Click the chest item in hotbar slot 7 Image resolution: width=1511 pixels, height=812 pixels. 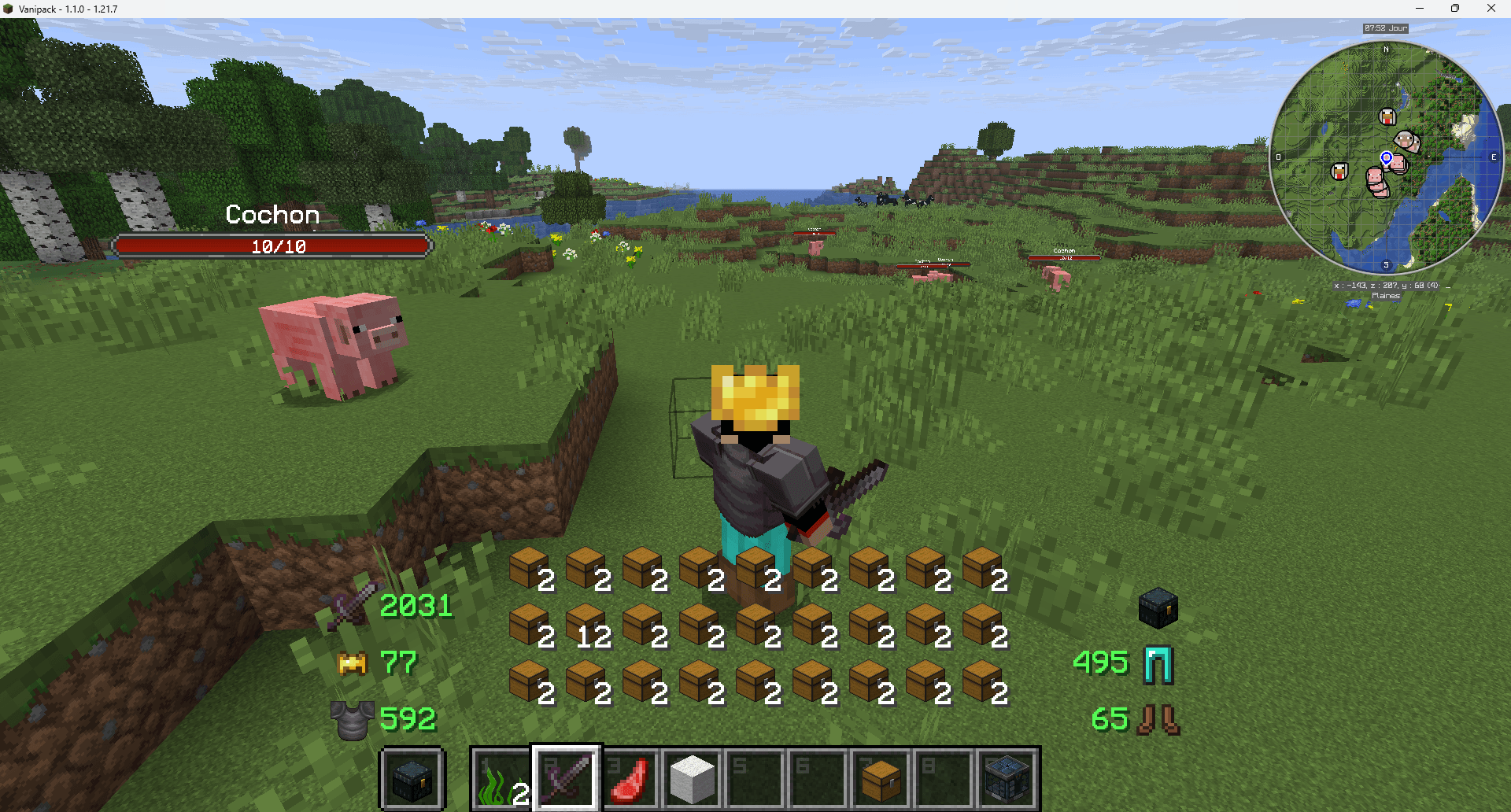(880, 779)
